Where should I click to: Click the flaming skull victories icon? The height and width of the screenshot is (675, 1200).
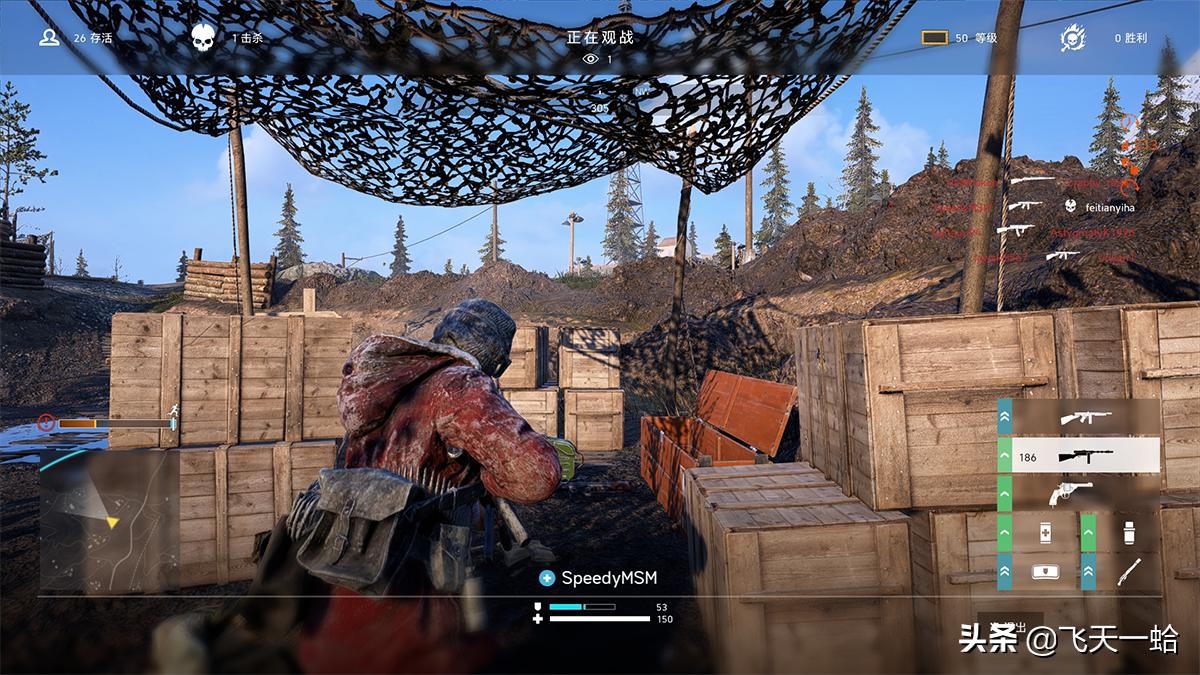(x=1073, y=38)
